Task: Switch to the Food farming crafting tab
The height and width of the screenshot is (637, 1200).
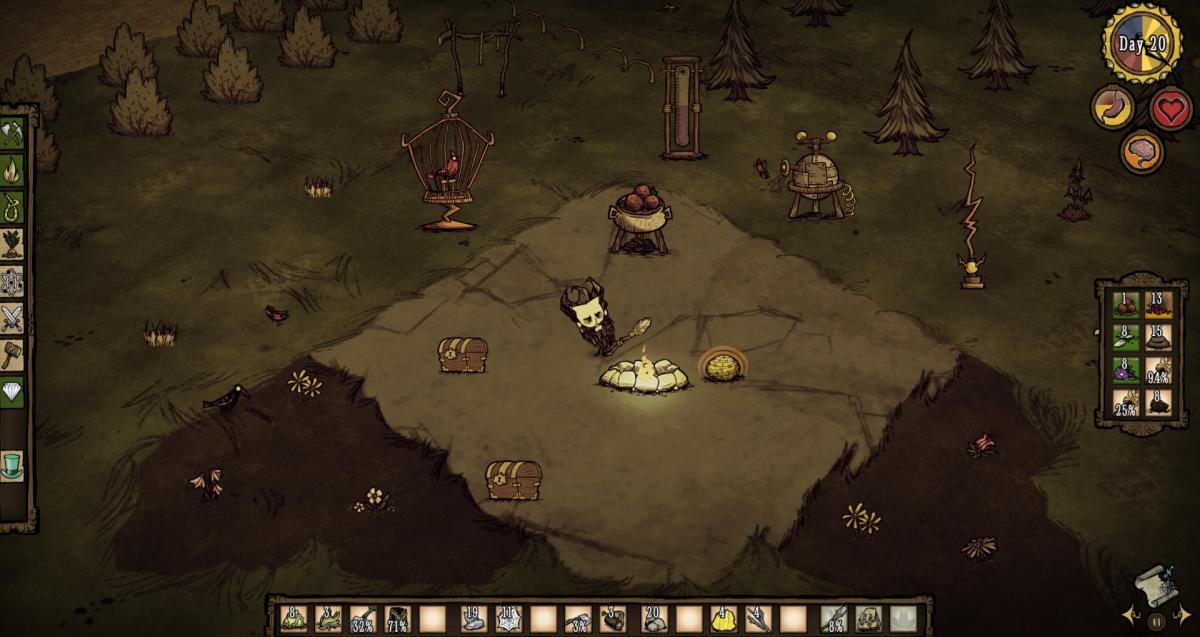Action: click(12, 244)
